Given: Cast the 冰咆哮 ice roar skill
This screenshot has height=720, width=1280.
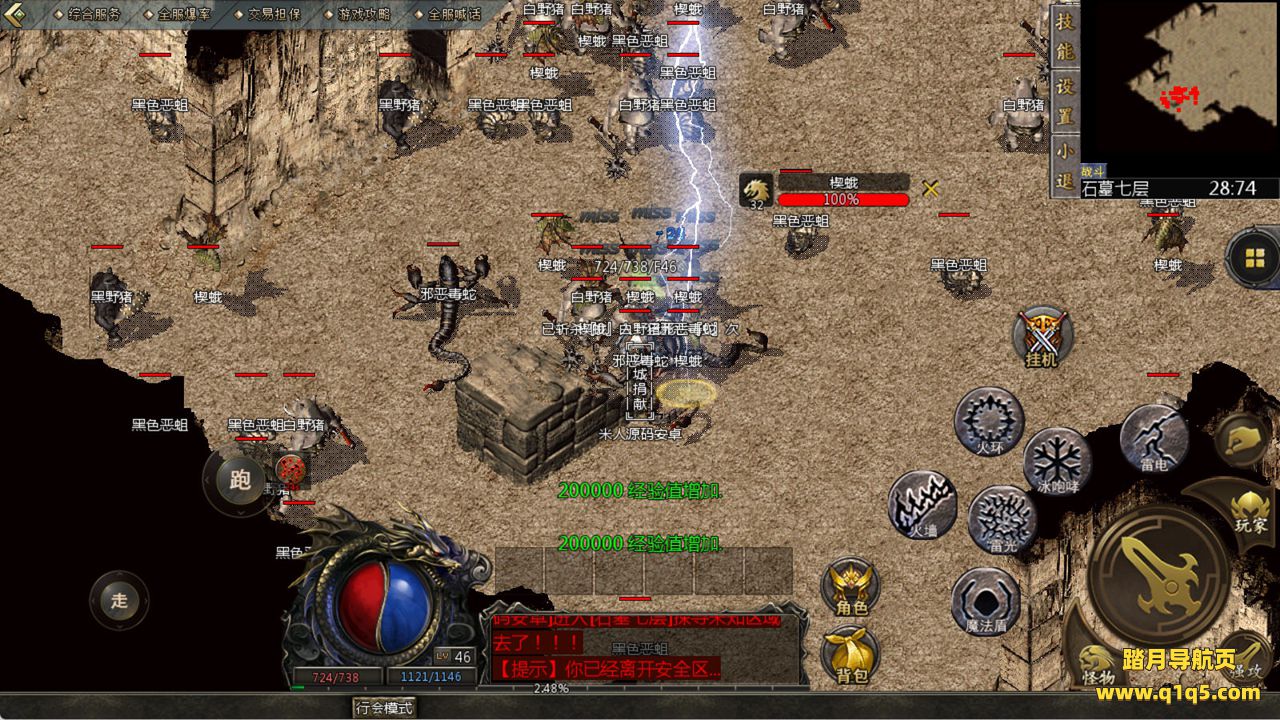Looking at the screenshot, I should click(x=1057, y=462).
